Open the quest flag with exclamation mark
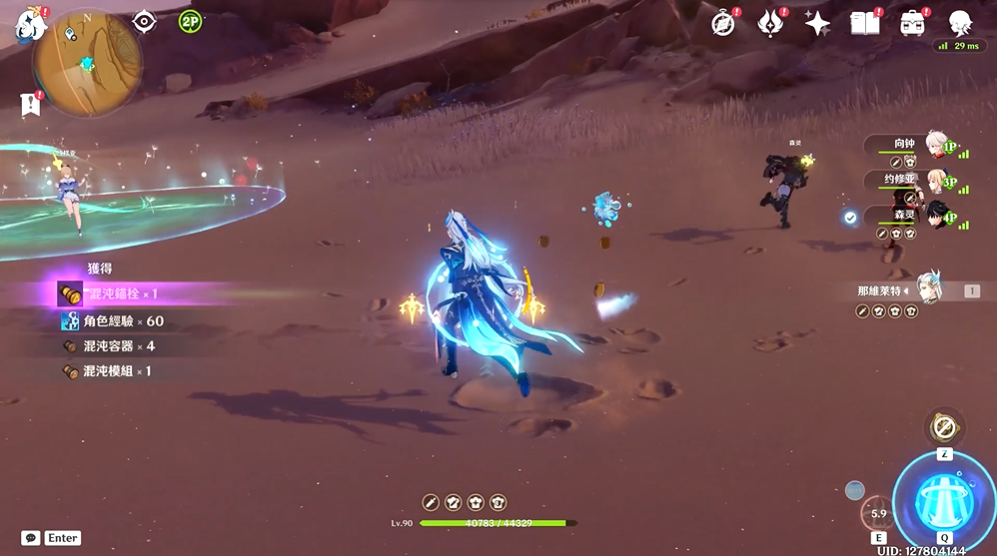Screen dimensions: 997x556 coord(31,103)
